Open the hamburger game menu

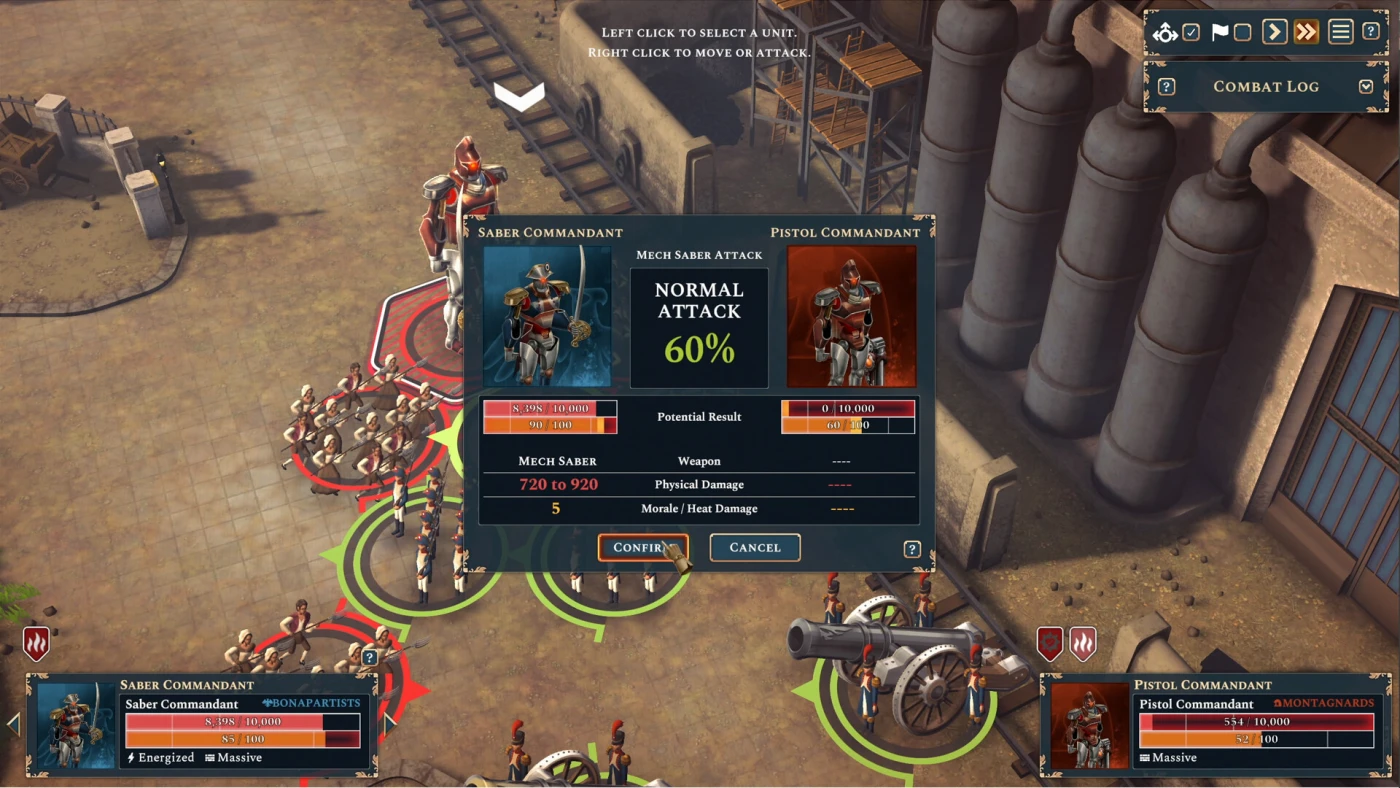(1340, 32)
